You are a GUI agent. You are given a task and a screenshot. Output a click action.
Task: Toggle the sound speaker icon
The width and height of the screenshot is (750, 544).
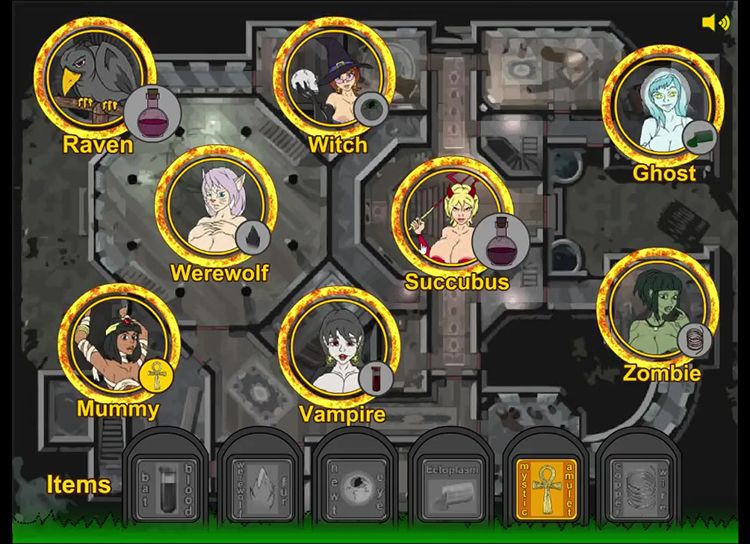click(715, 22)
